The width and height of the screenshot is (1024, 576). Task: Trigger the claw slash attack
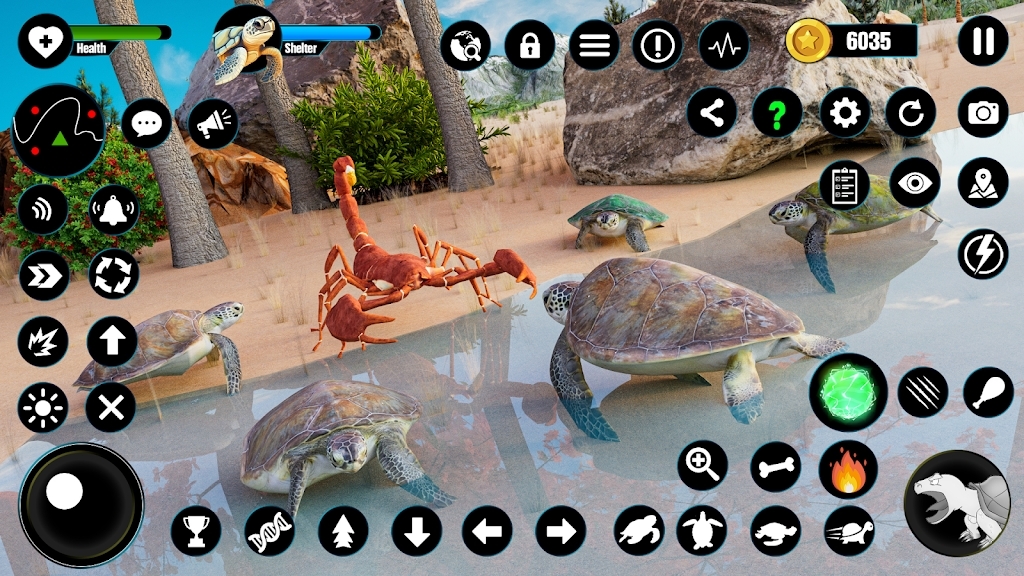pos(922,392)
